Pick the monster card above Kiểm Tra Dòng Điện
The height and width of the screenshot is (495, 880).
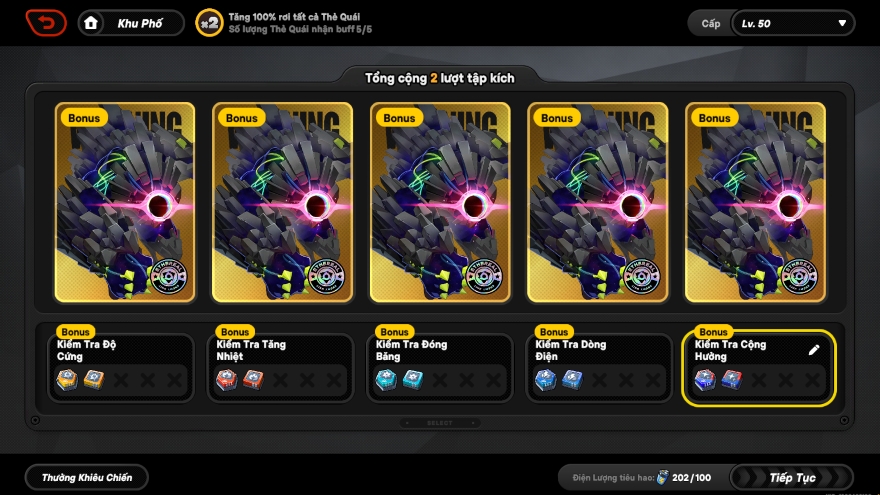coord(599,202)
